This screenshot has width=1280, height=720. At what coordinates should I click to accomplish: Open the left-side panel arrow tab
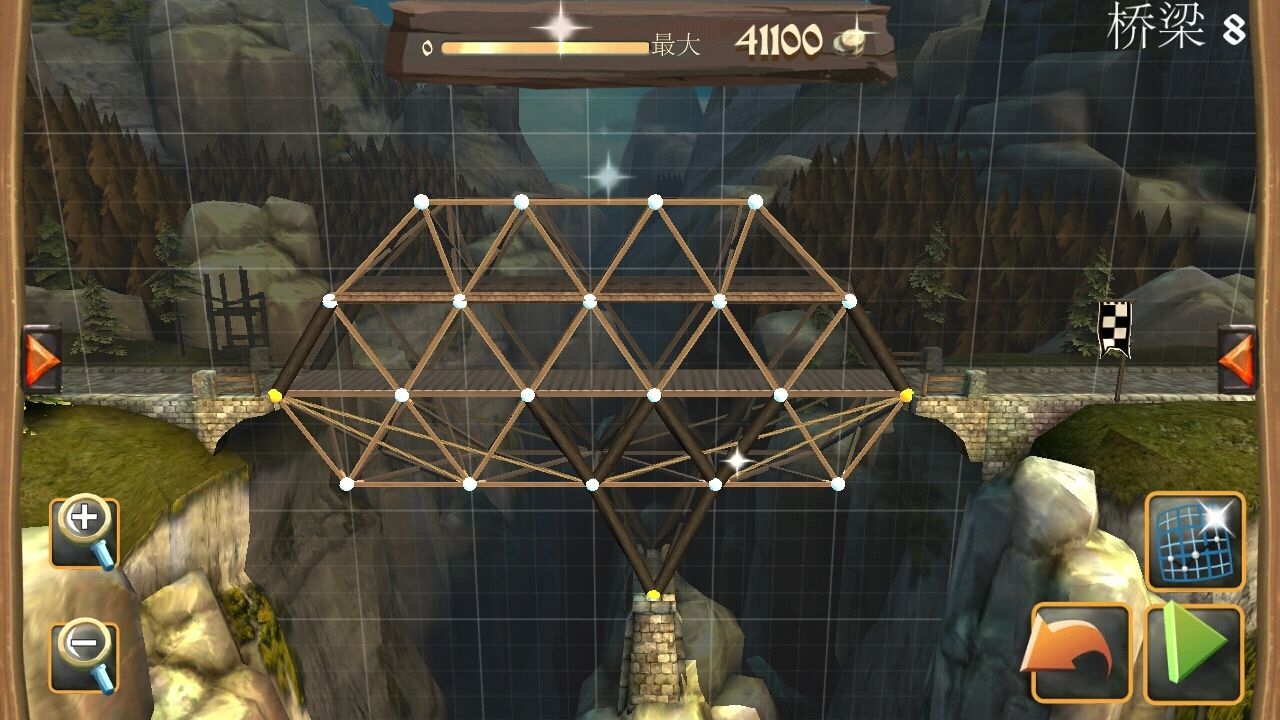coord(42,358)
